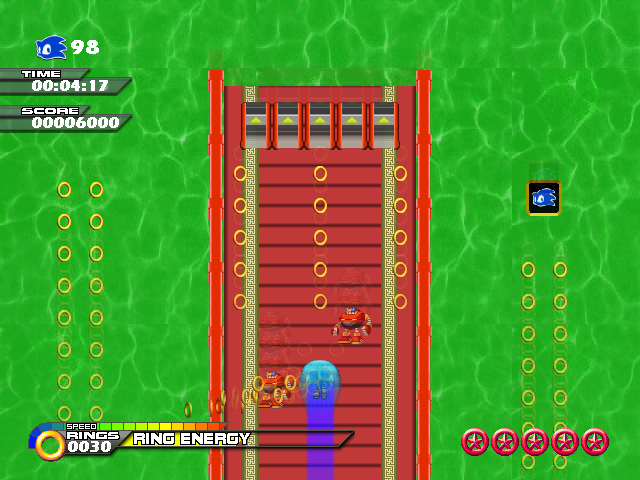
Task: Click the Sonic head lives icon
Action: coord(51,47)
